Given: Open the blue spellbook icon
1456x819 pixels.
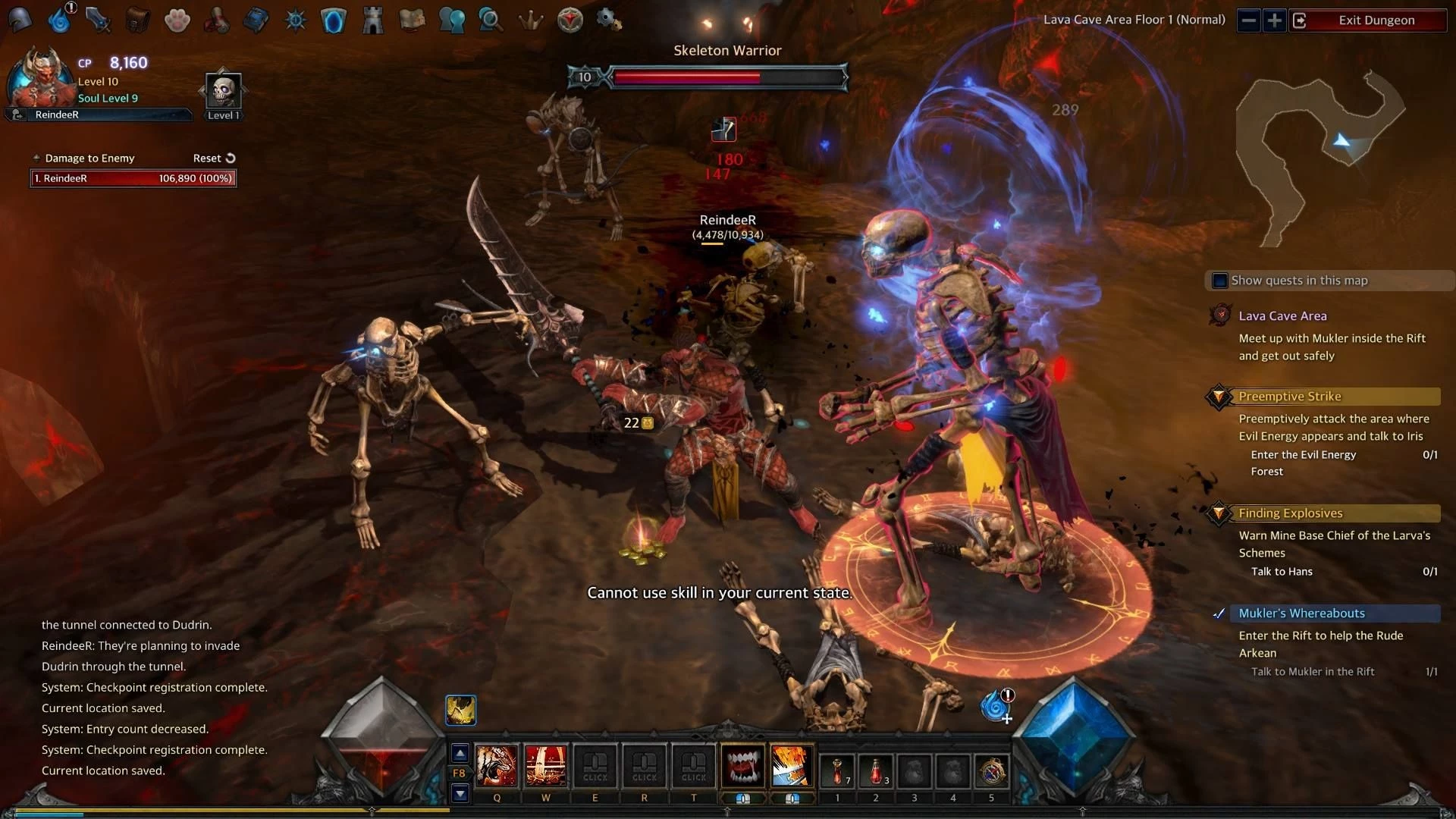Looking at the screenshot, I should (256, 20).
